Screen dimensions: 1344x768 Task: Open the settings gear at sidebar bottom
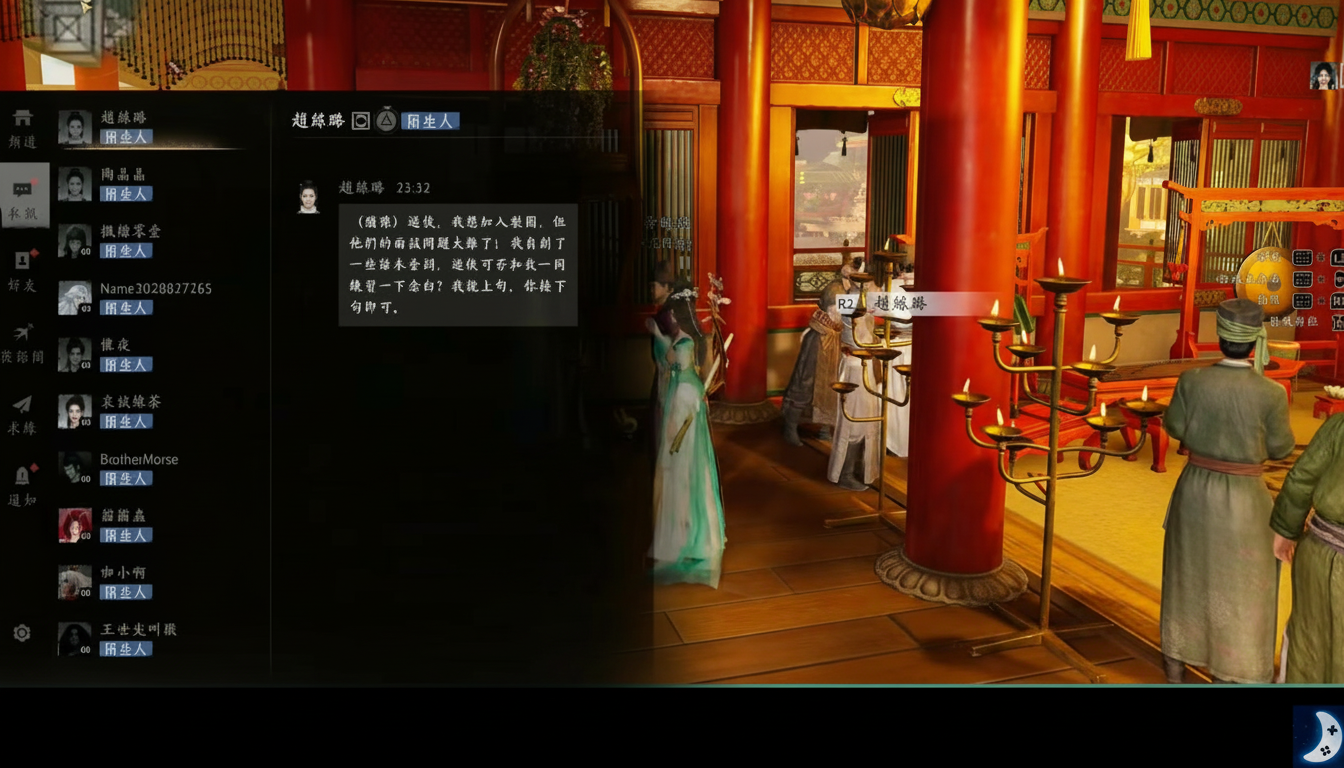tap(24, 633)
